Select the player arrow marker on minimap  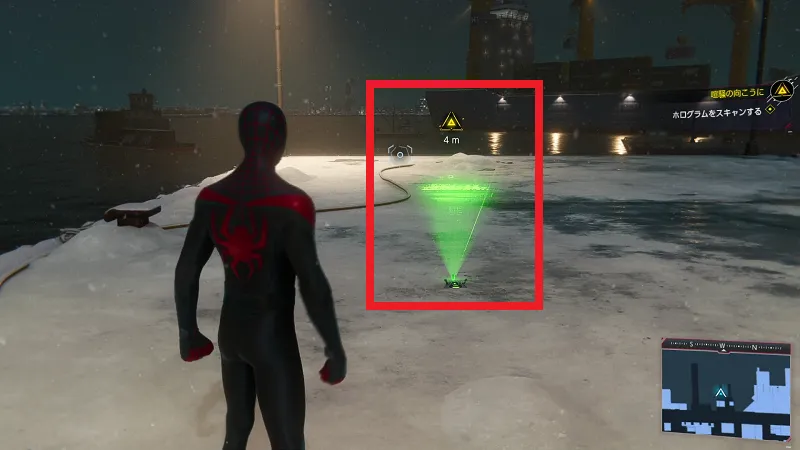click(x=719, y=393)
